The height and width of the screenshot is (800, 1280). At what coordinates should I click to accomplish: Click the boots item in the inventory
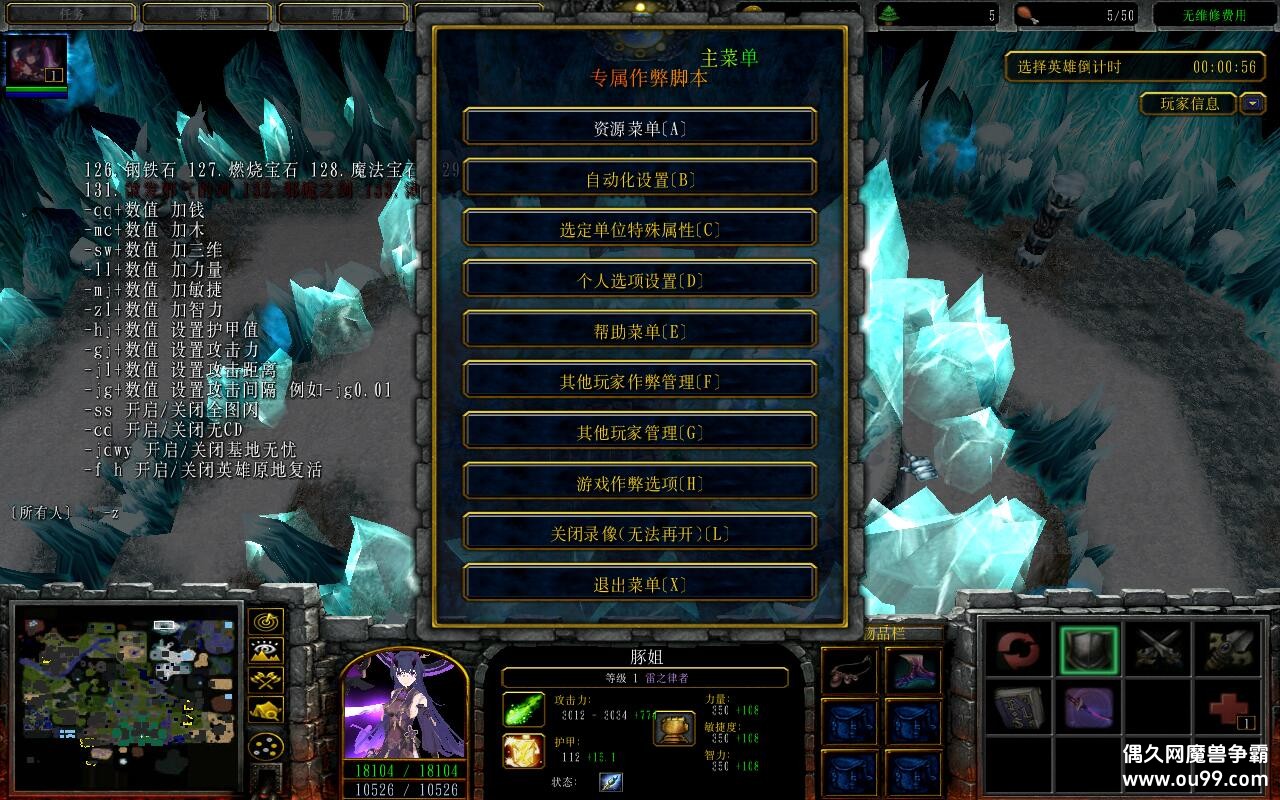(x=912, y=670)
